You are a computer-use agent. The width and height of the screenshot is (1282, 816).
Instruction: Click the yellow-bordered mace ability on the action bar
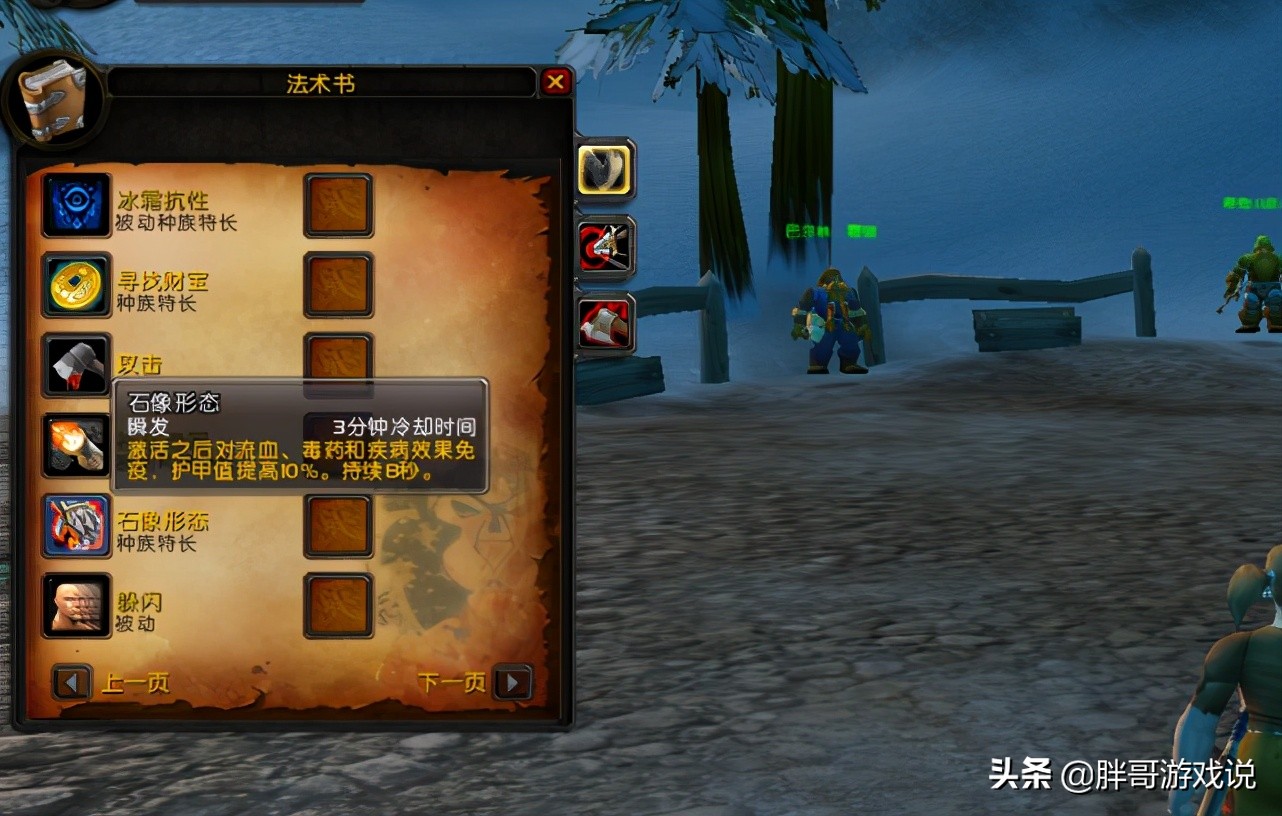click(604, 170)
